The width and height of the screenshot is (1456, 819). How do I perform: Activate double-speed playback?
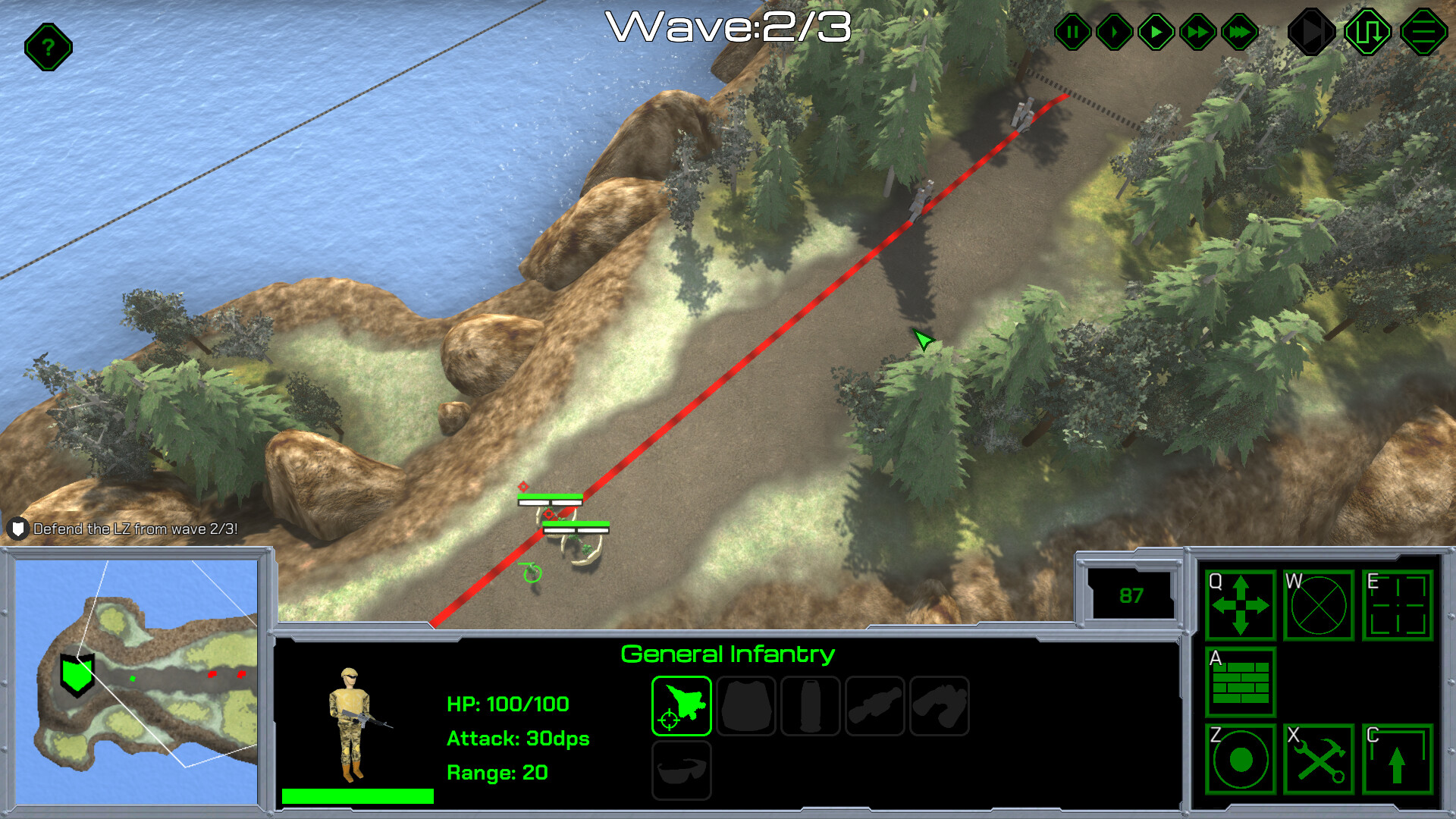[1197, 32]
